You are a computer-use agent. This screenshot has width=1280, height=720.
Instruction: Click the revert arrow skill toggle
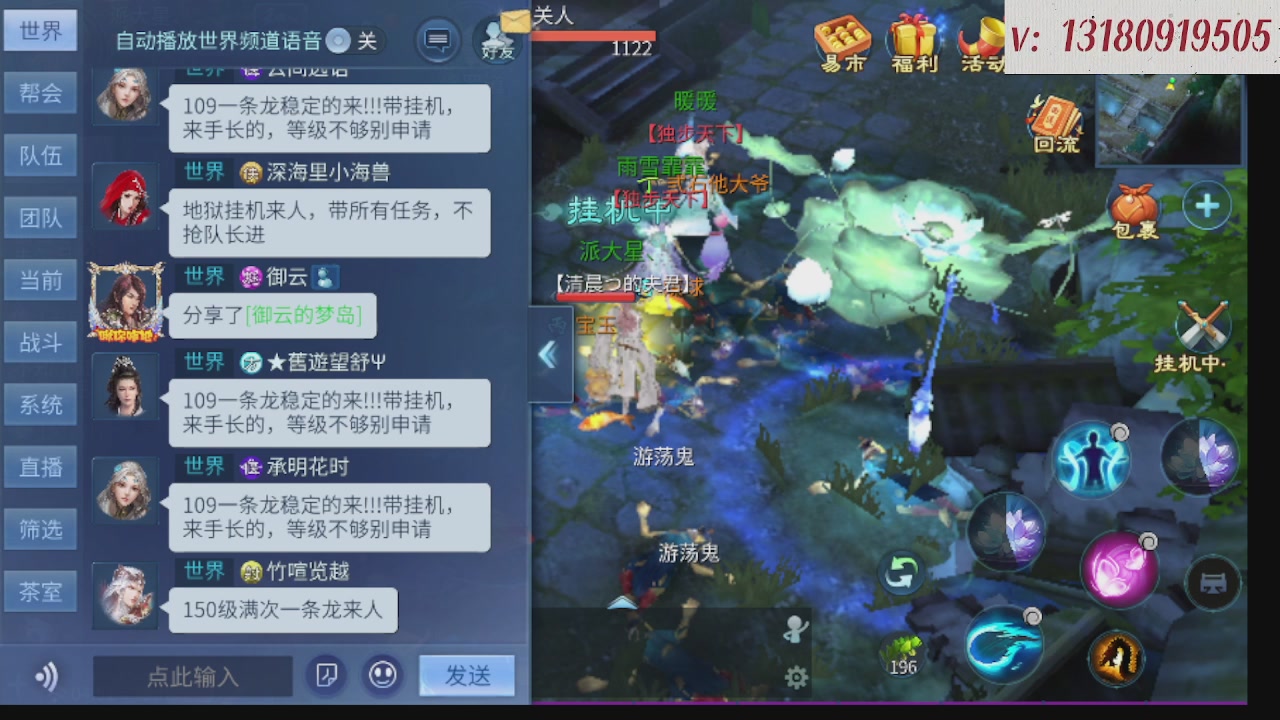click(899, 570)
